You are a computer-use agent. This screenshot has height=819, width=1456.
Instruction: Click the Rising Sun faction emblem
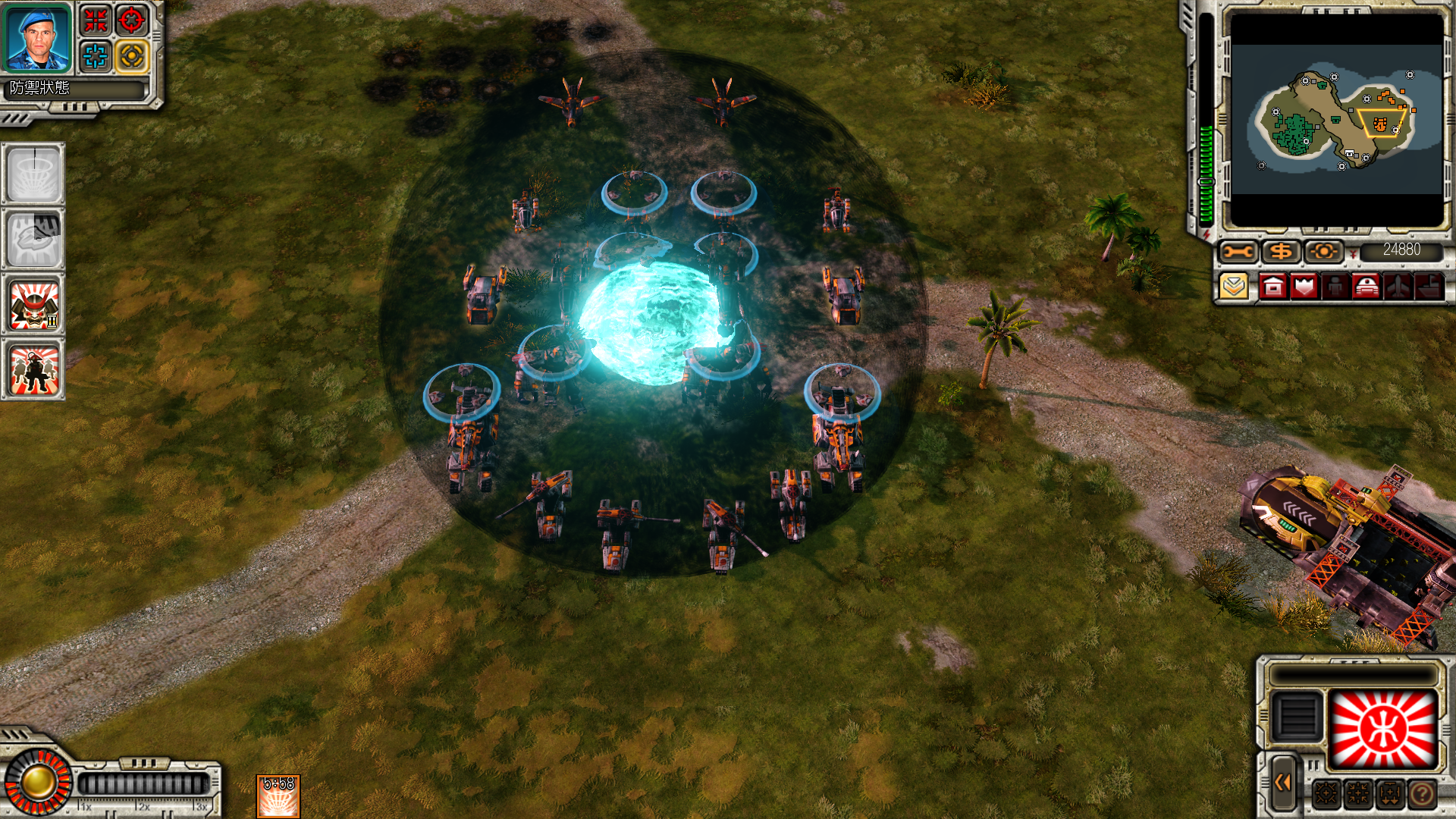1383,729
